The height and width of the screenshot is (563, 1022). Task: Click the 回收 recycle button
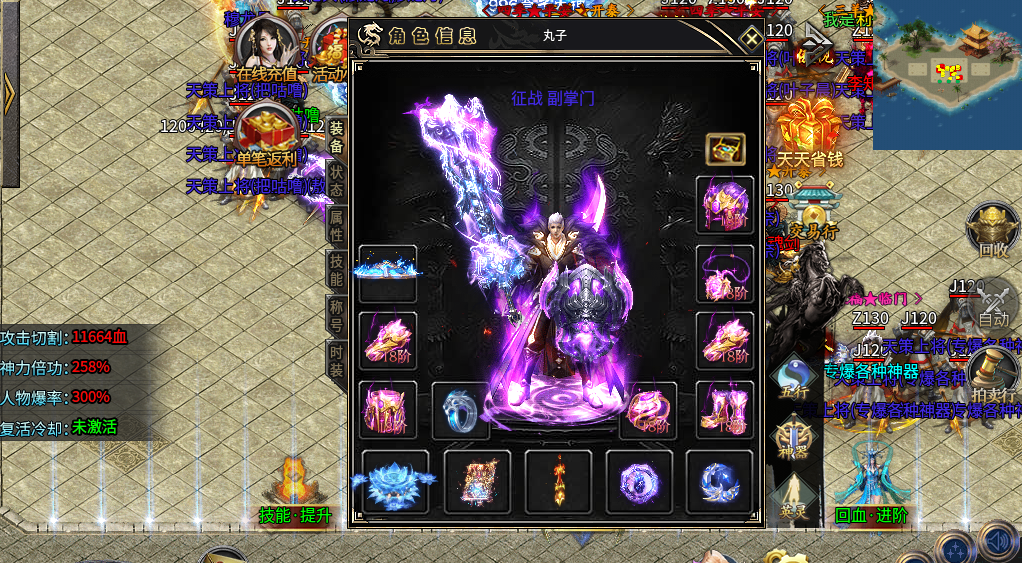[x=993, y=230]
